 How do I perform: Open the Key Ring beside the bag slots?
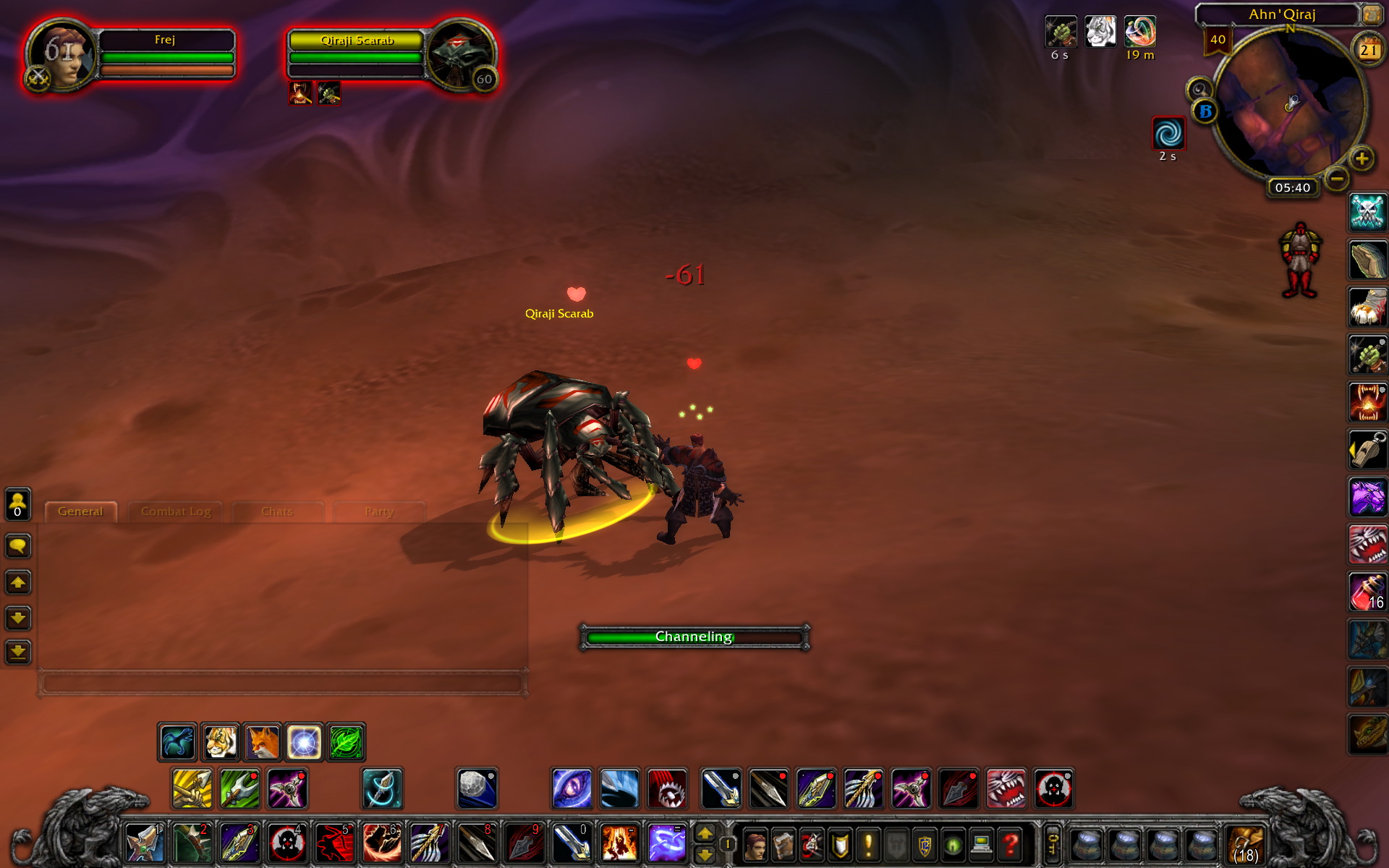pyautogui.click(x=1054, y=846)
